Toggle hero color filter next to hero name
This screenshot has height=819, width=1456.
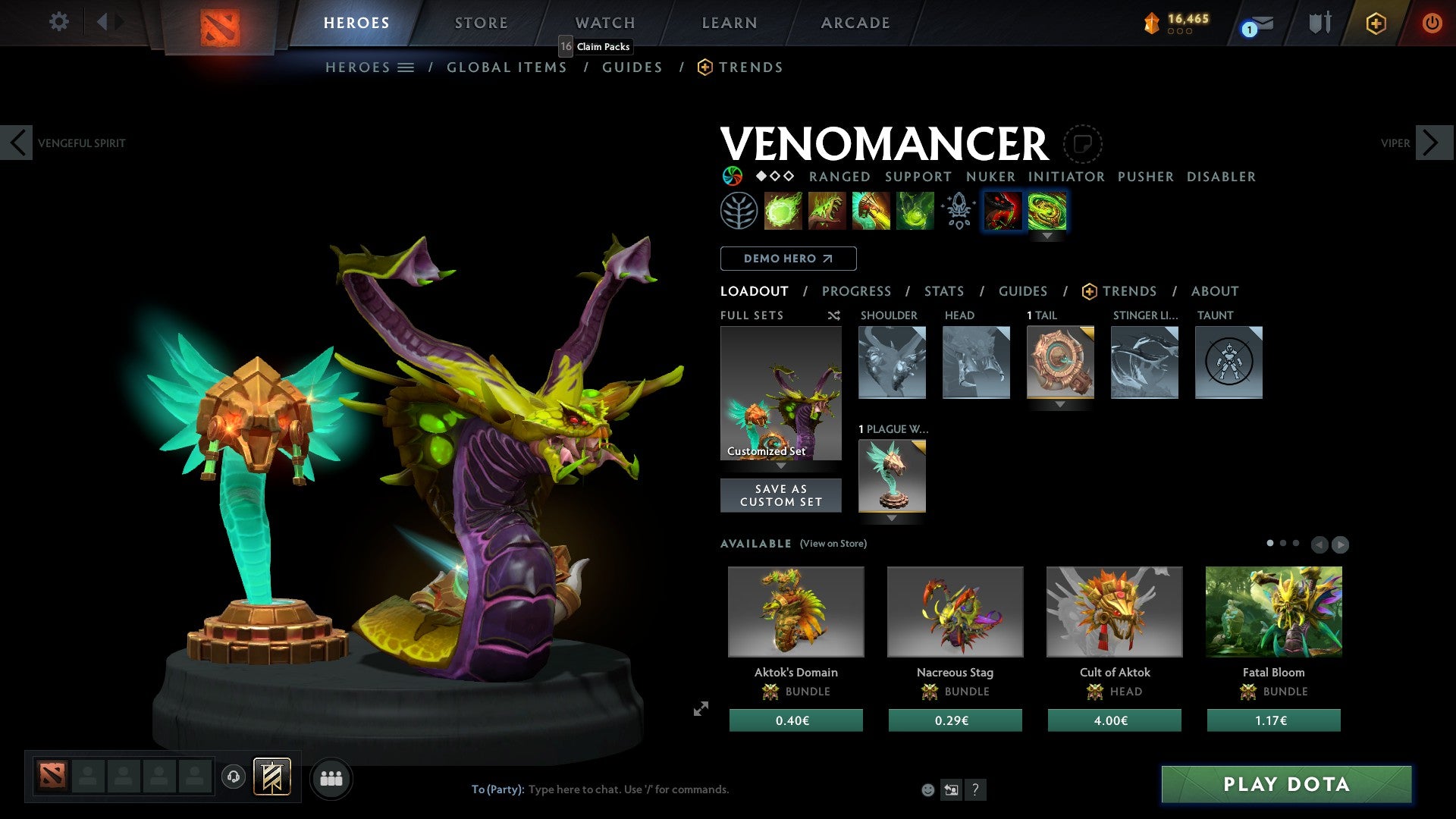coord(732,176)
